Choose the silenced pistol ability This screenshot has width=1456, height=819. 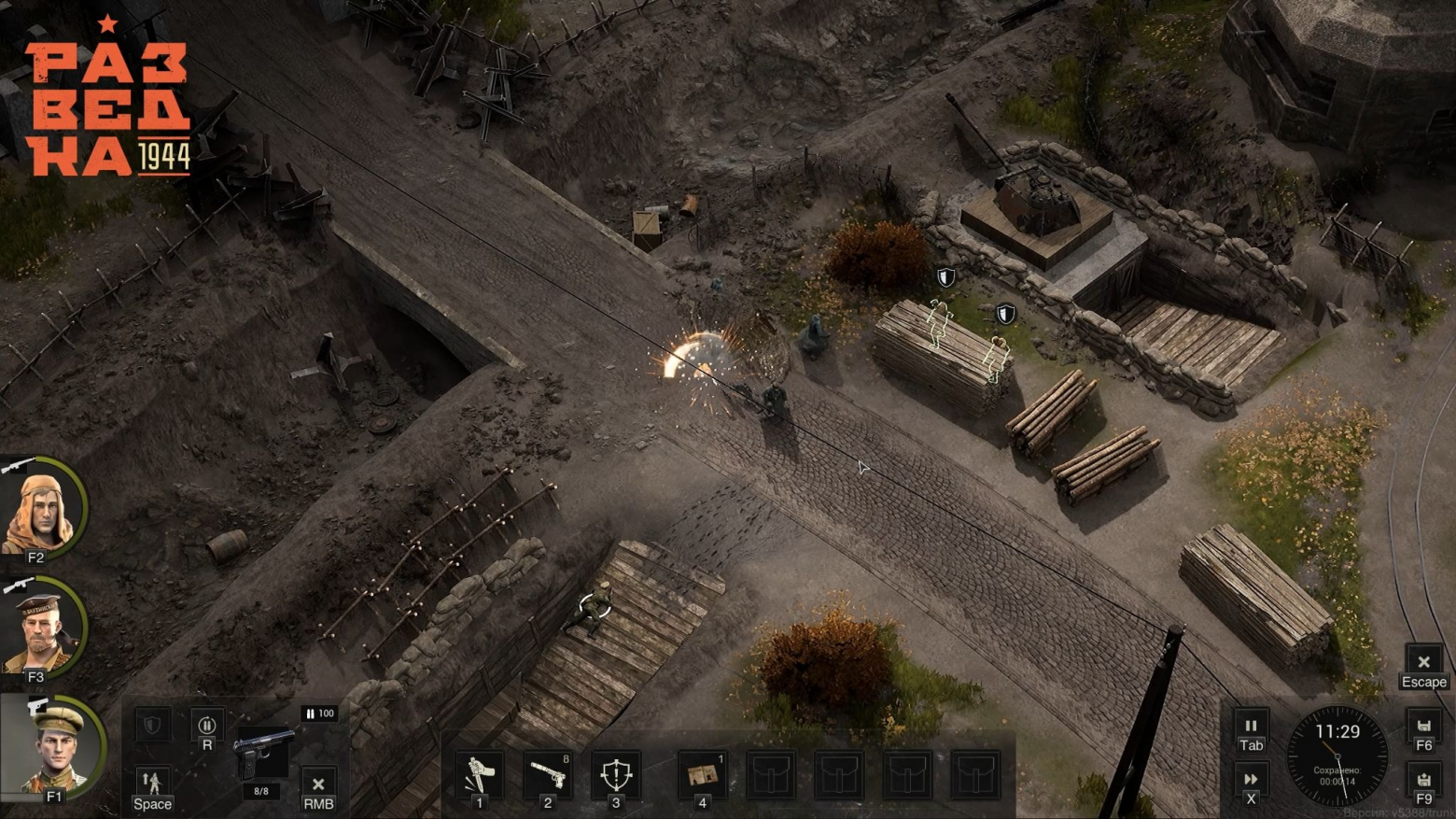(x=547, y=774)
